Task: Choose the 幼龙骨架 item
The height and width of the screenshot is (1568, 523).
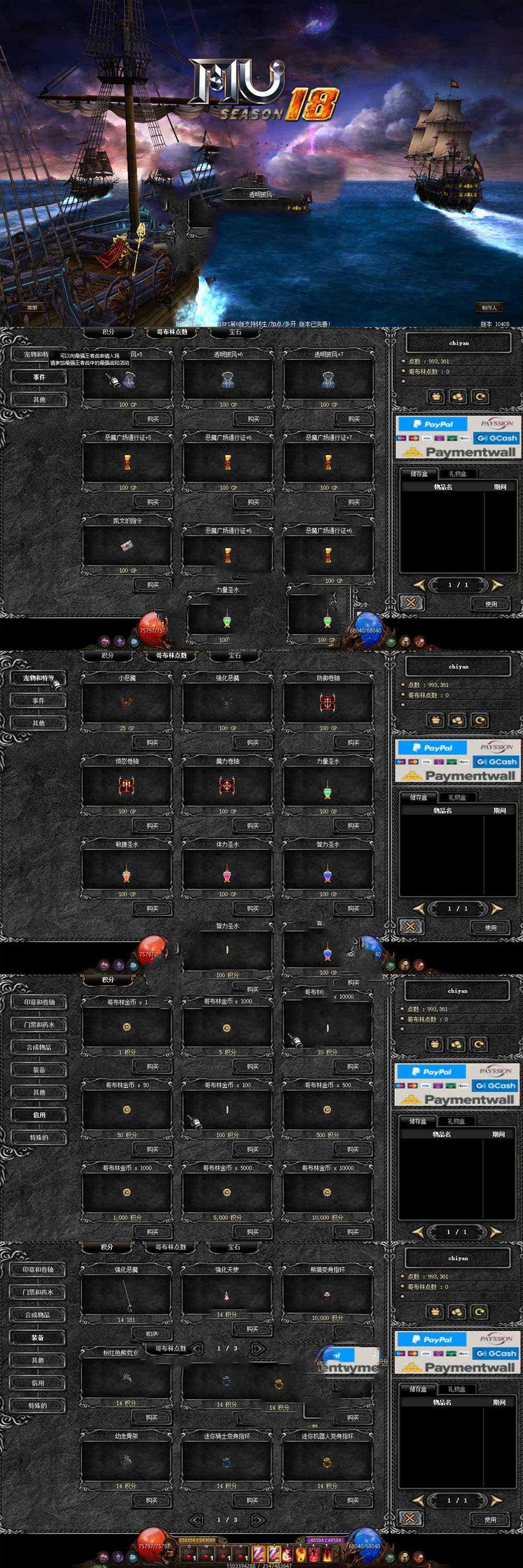Action: (x=127, y=1461)
